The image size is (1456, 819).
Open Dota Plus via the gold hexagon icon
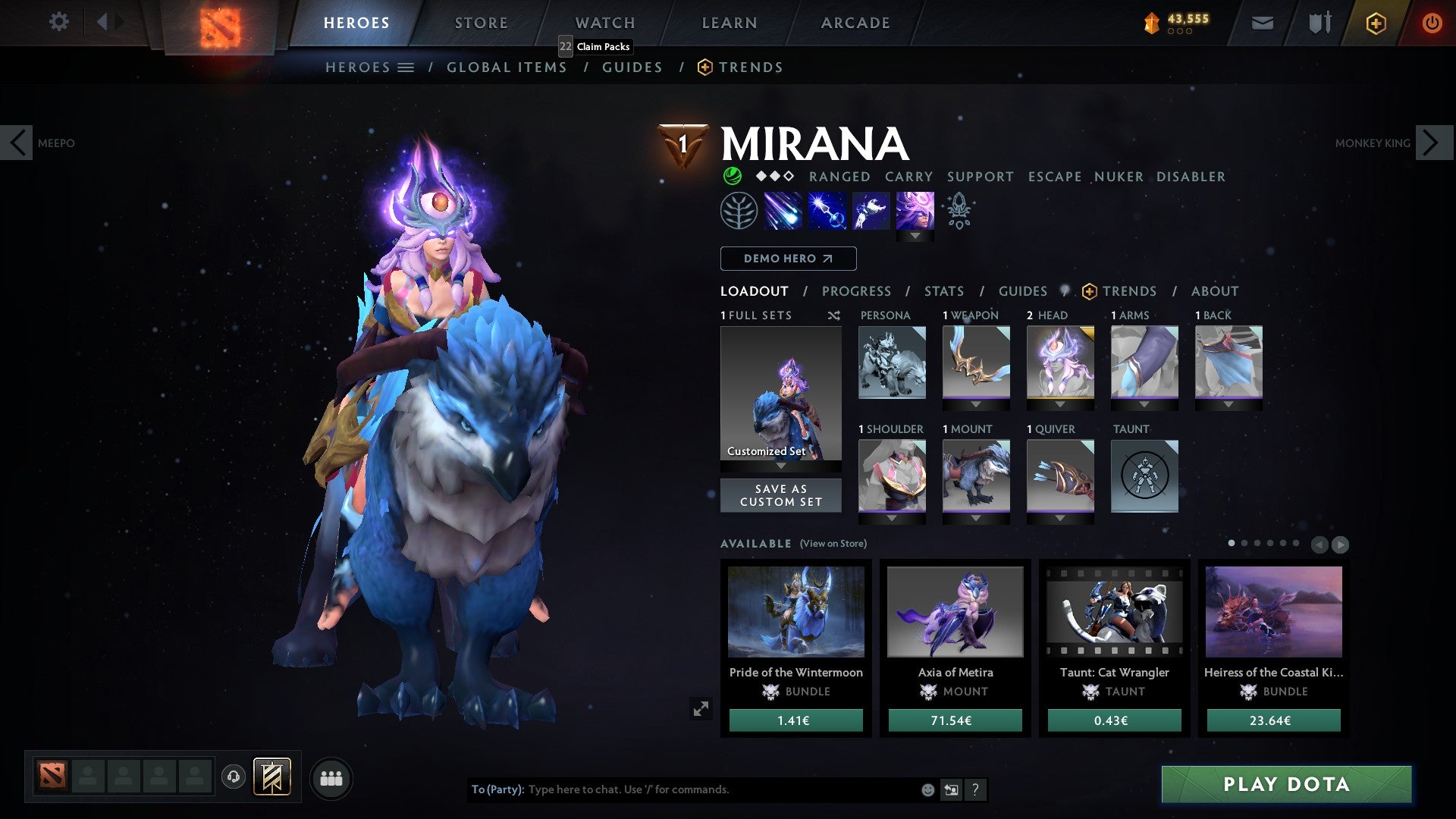[1375, 23]
